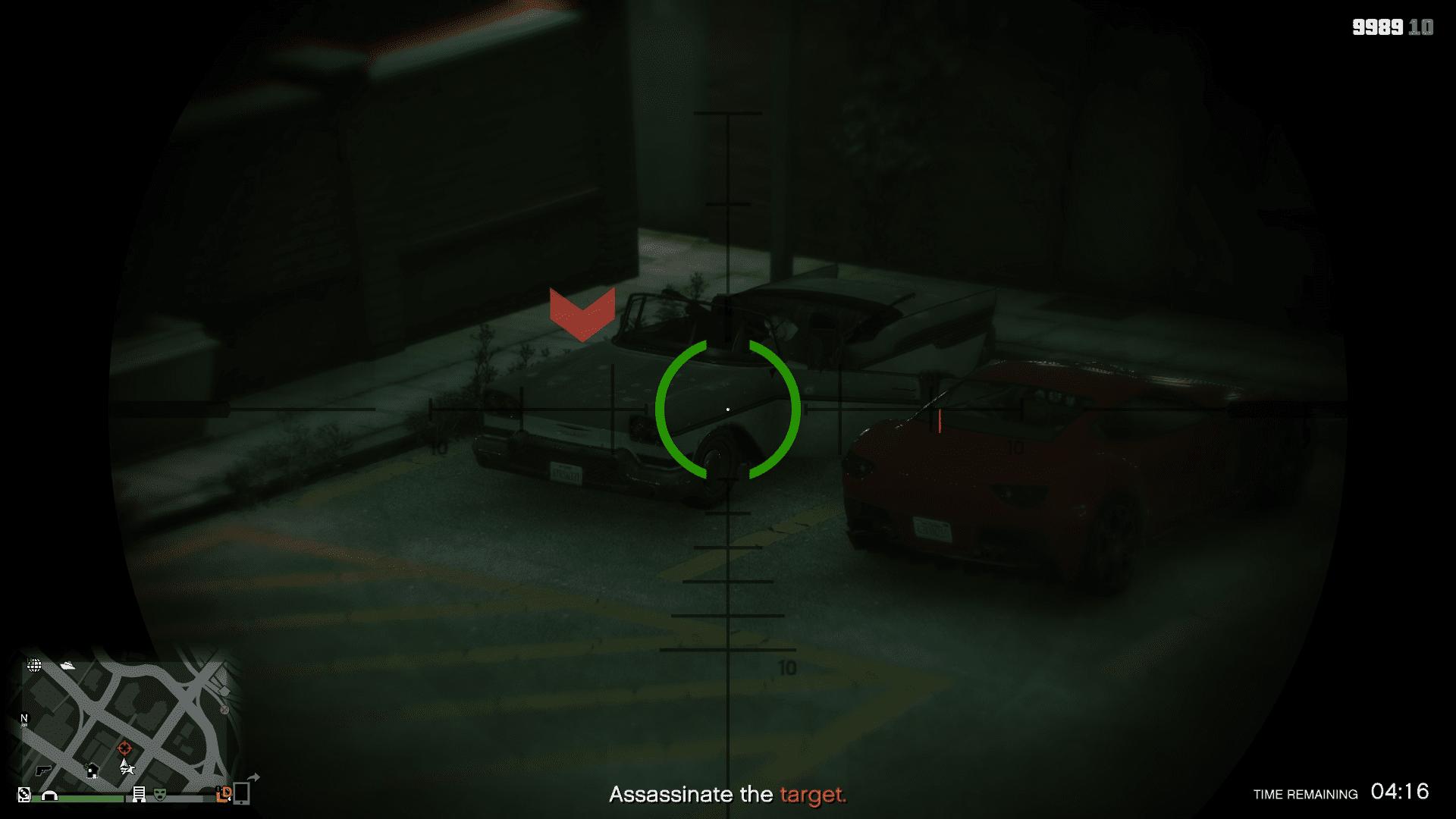Click the globe blip on the minimap
This screenshot has width=1456, height=819.
(34, 665)
